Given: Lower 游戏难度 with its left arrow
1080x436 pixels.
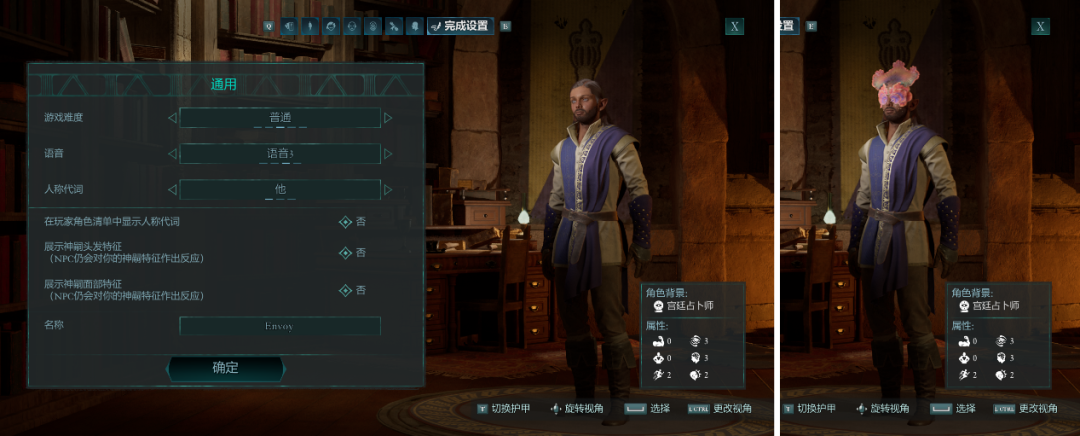Looking at the screenshot, I should pyautogui.click(x=172, y=118).
